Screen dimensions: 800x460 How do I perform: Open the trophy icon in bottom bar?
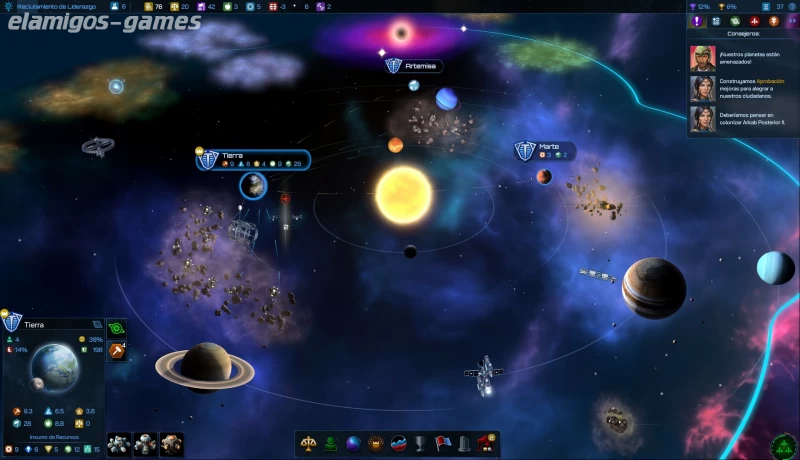point(420,443)
